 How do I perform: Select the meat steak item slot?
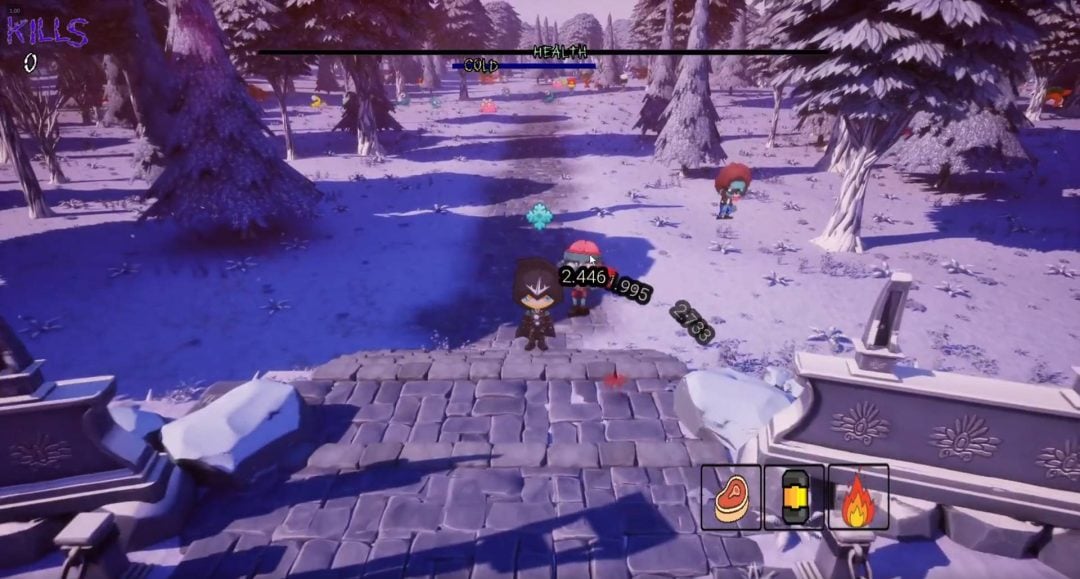click(x=731, y=497)
